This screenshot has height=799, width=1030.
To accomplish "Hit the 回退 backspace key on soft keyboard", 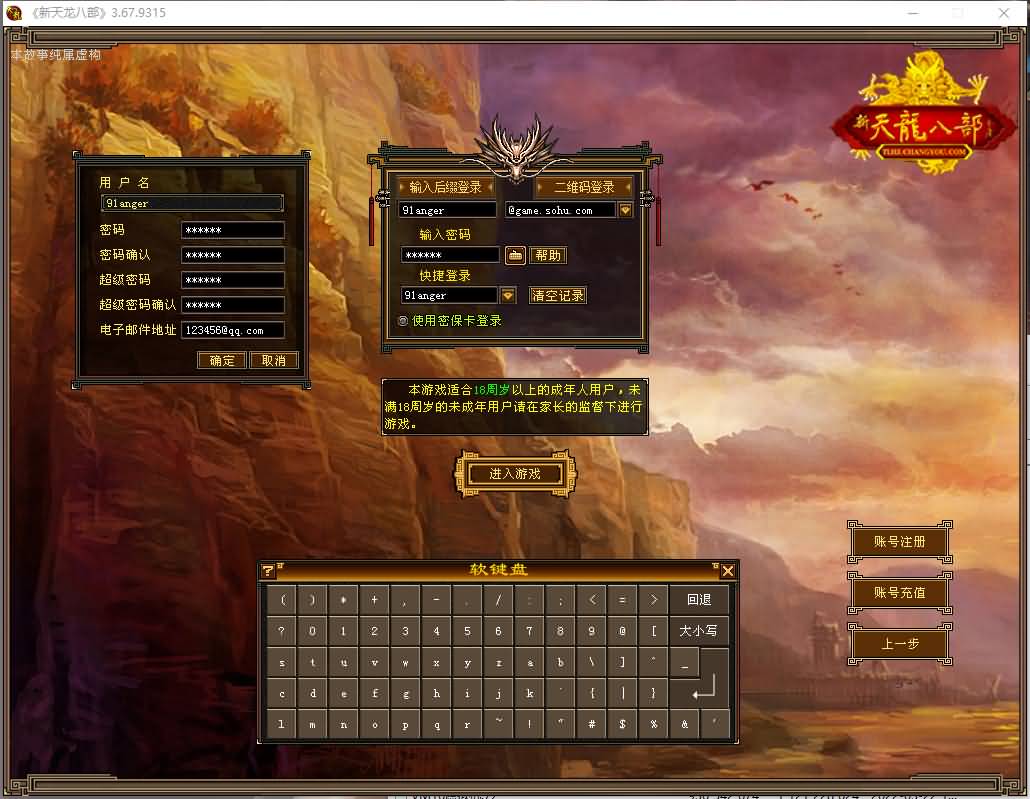I will pos(699,600).
